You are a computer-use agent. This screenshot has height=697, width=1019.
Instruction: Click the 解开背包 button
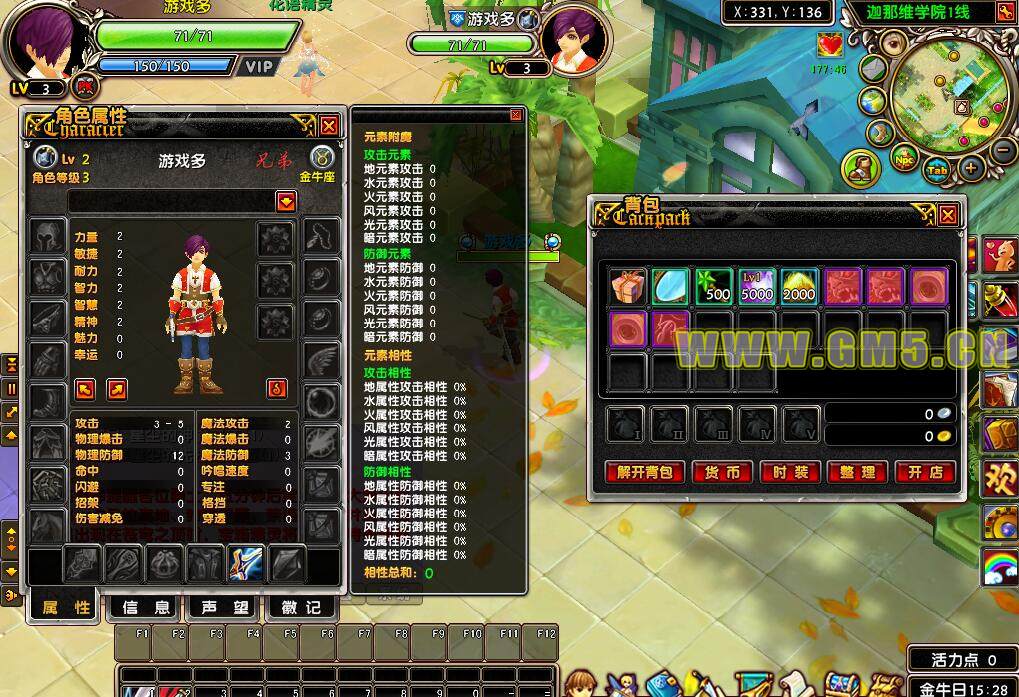click(645, 472)
